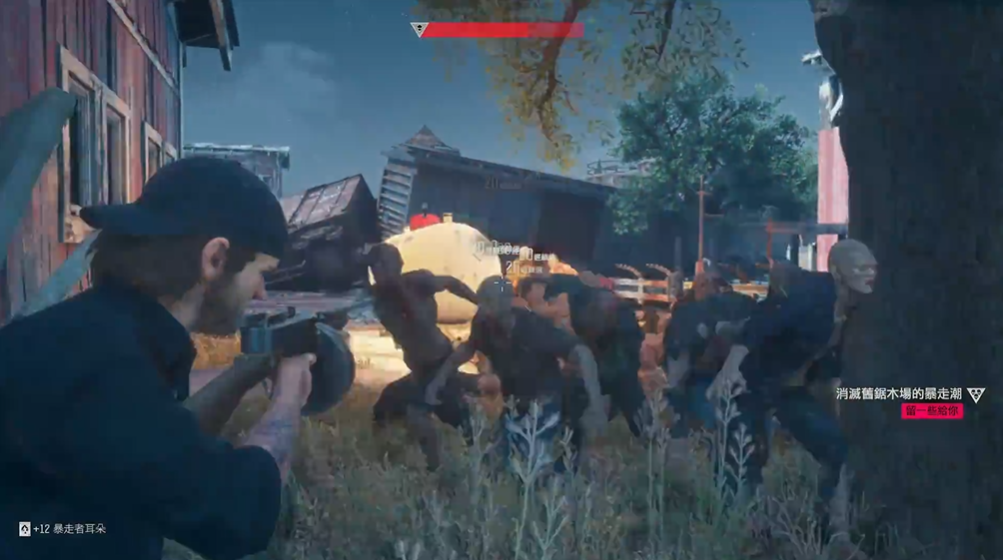Click the triangular horde icon beside the objective
This screenshot has width=1003, height=560.
[975, 394]
